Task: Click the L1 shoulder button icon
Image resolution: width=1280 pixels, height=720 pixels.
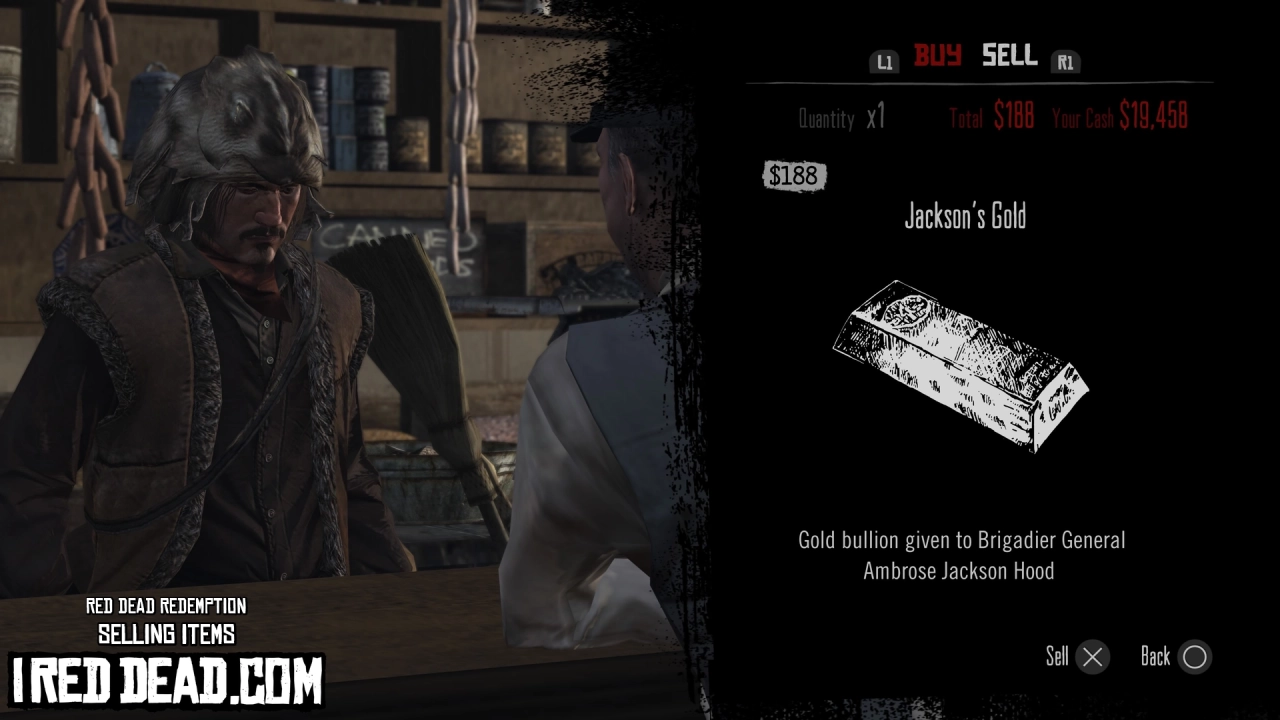Action: 884,61
